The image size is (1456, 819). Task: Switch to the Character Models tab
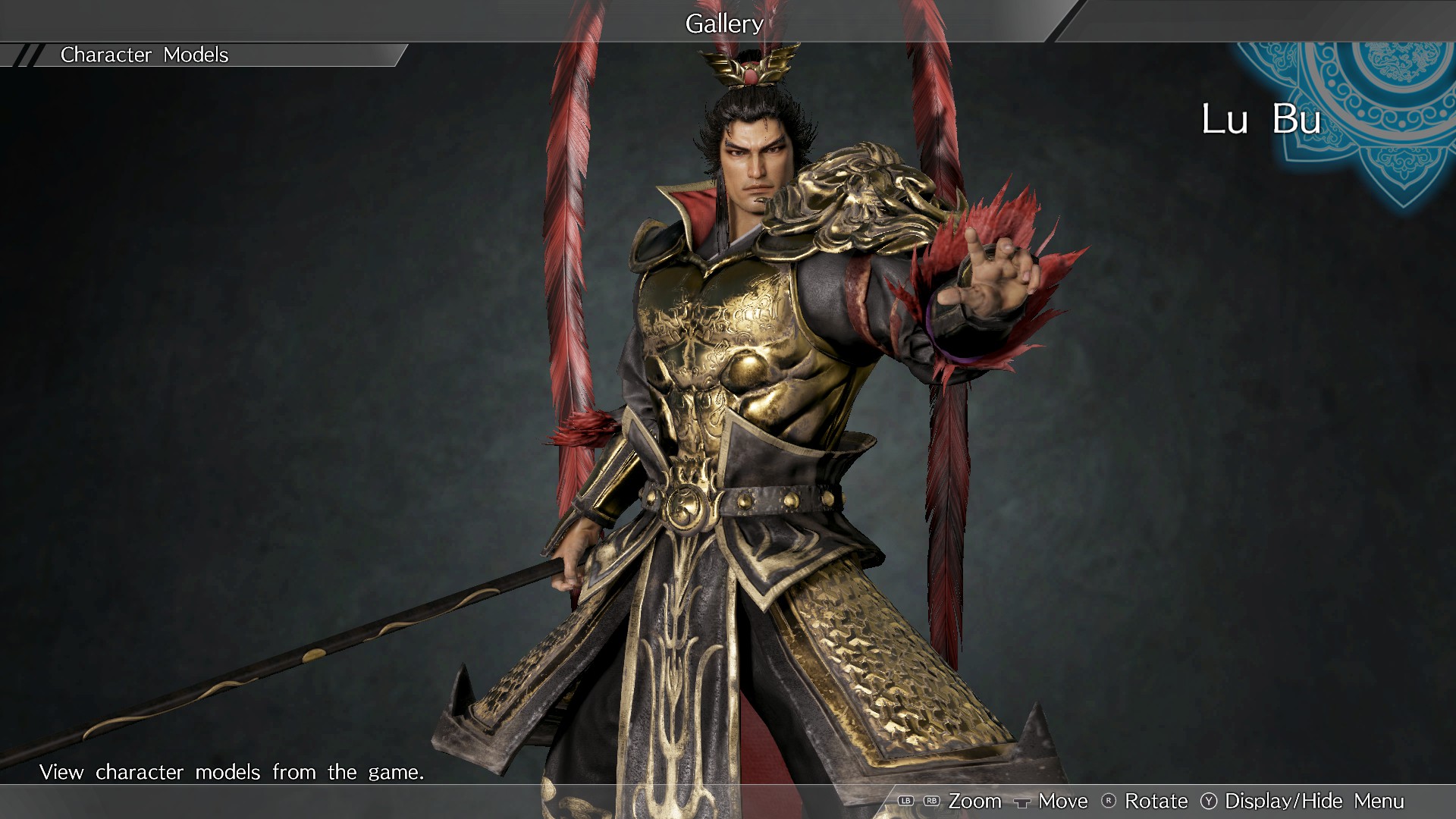point(144,55)
